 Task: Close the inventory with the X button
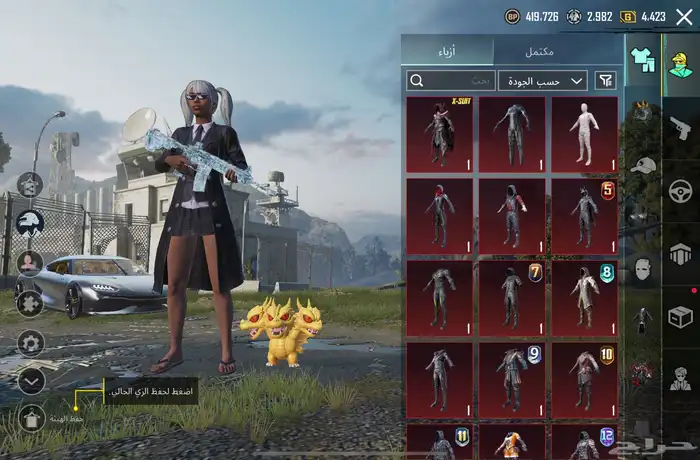coord(684,16)
